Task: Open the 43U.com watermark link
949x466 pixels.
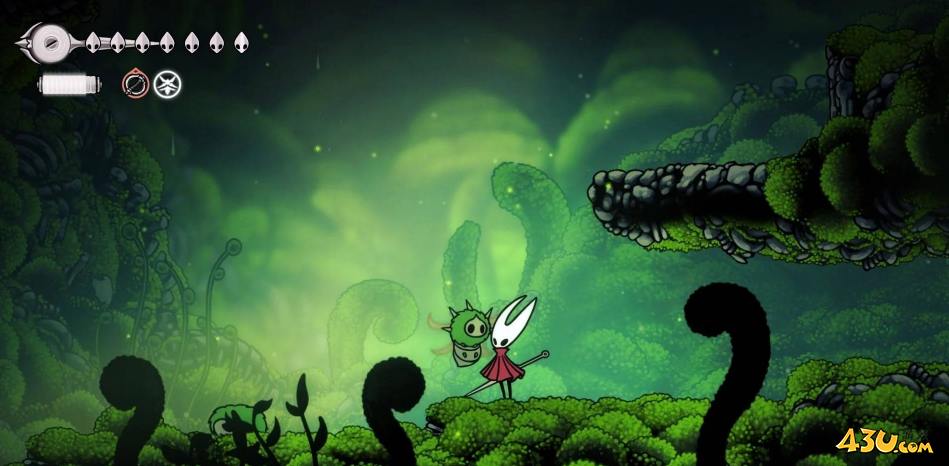Action: click(x=884, y=441)
